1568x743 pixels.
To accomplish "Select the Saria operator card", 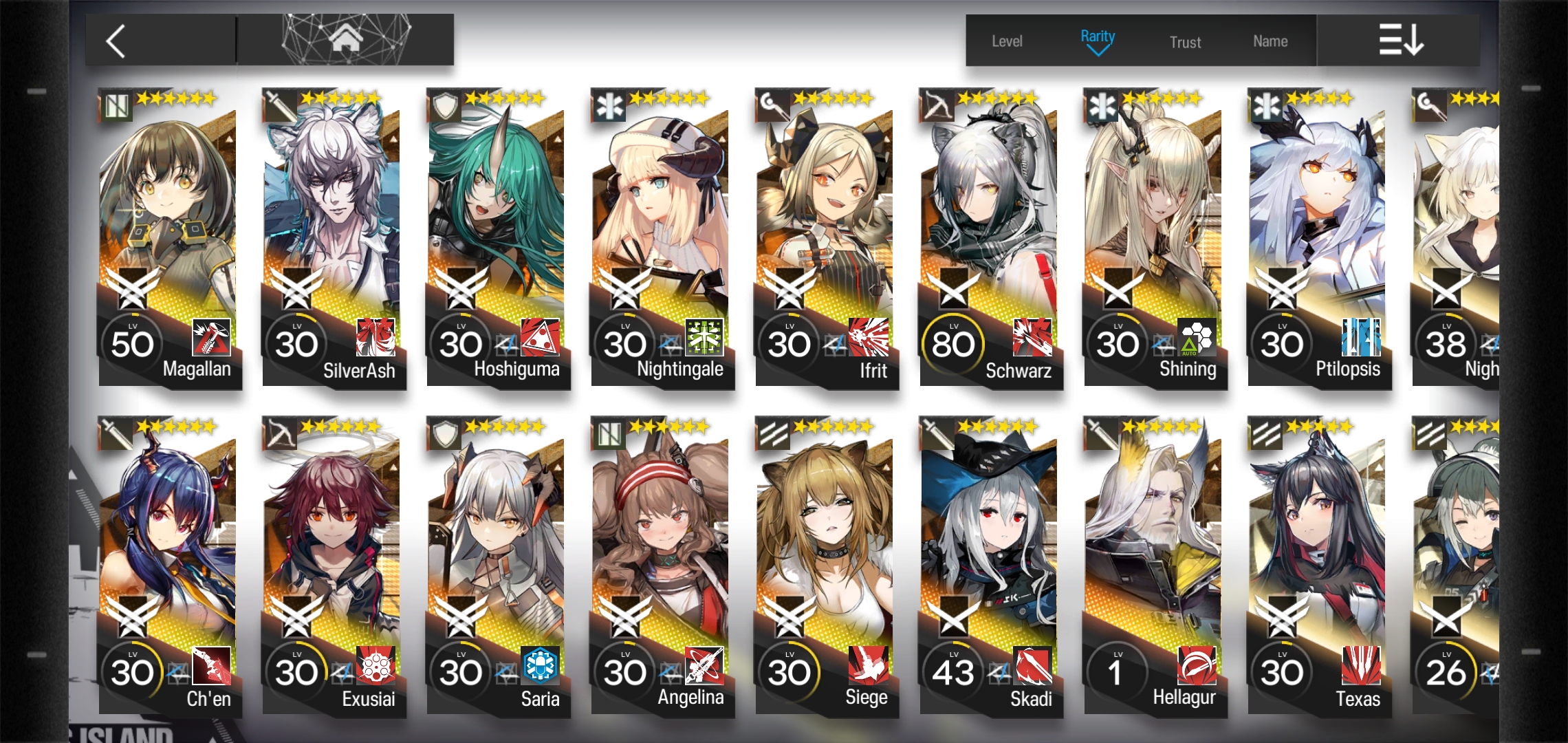I will [497, 564].
